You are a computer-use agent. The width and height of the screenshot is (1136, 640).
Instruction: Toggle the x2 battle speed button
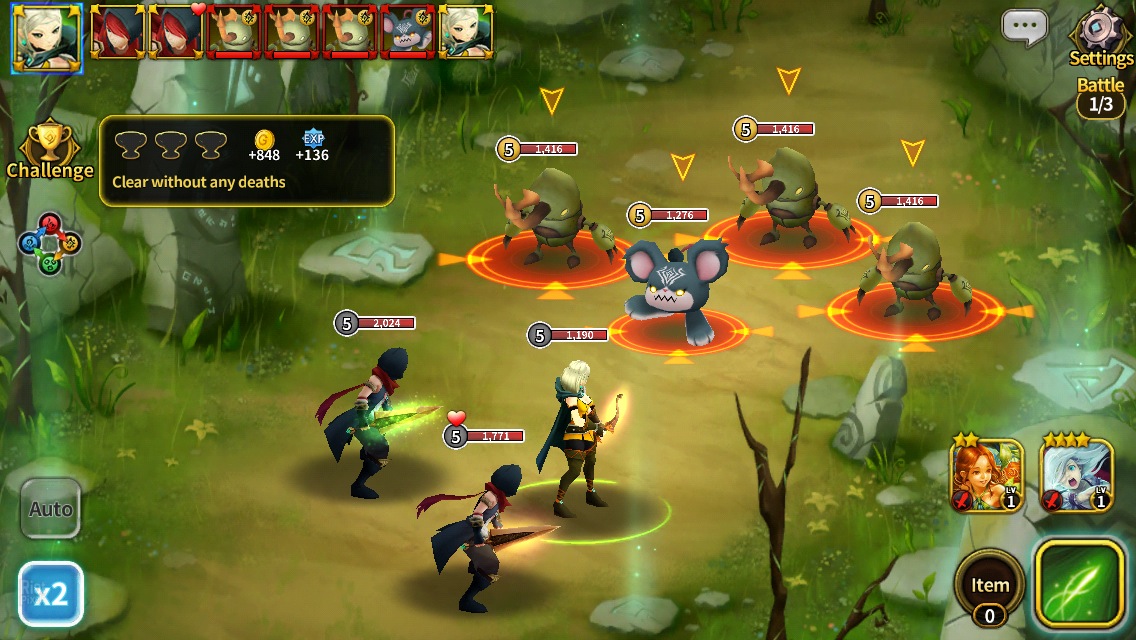coord(50,594)
